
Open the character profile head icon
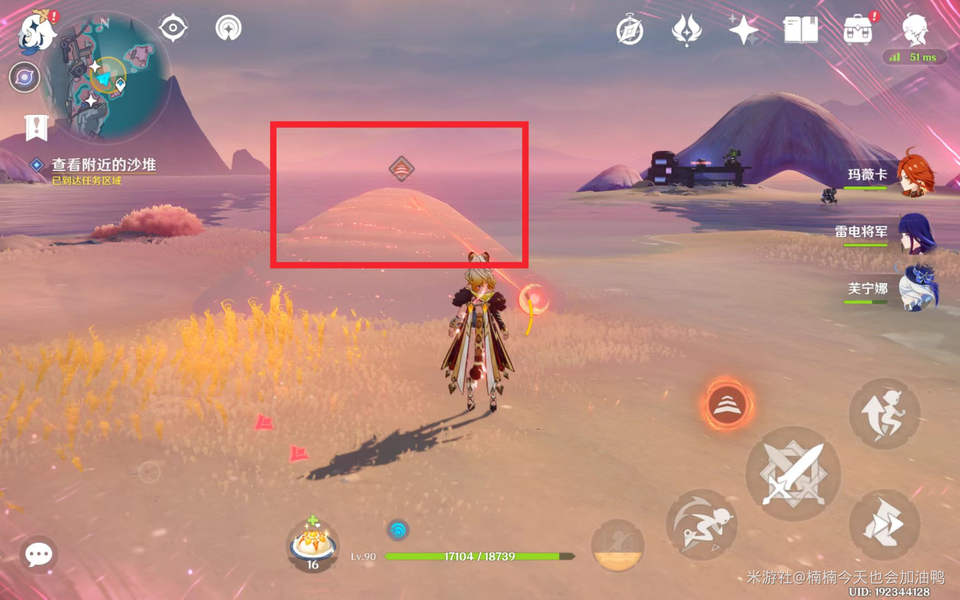coord(914,29)
